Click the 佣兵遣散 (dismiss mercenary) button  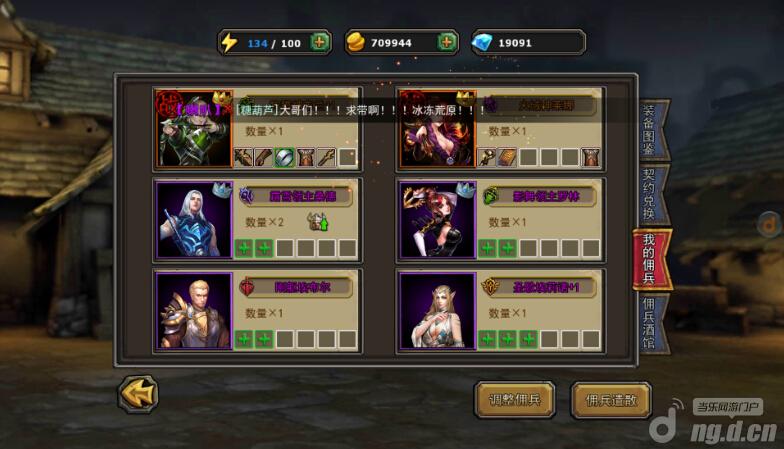click(x=610, y=400)
